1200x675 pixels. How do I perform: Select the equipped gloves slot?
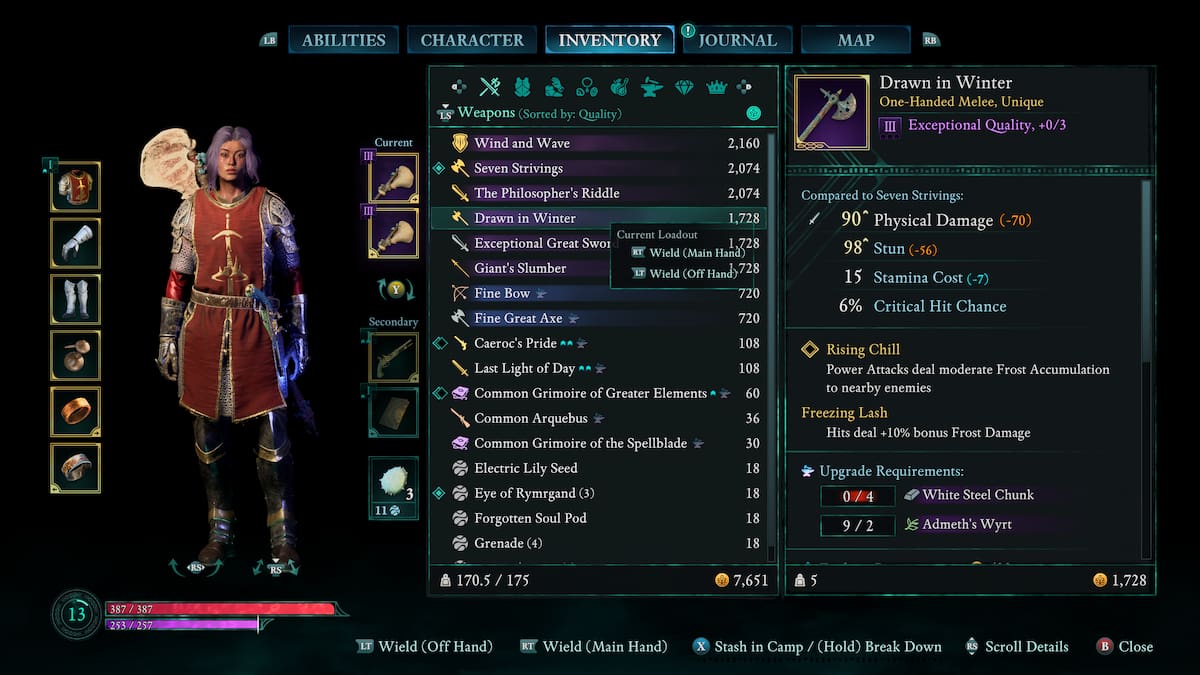click(76, 243)
